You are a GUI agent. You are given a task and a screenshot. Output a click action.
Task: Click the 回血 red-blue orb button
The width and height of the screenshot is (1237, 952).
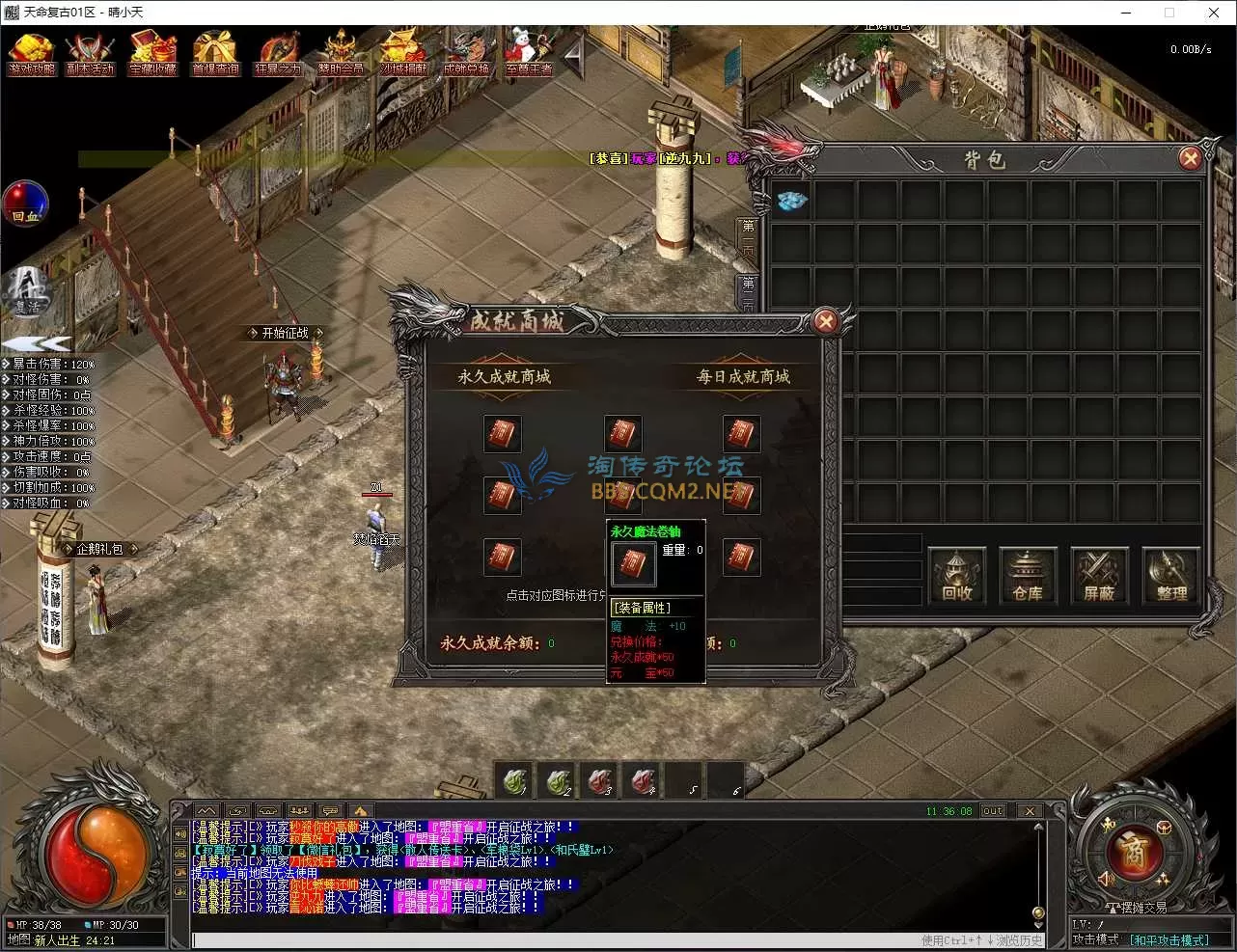(x=25, y=204)
